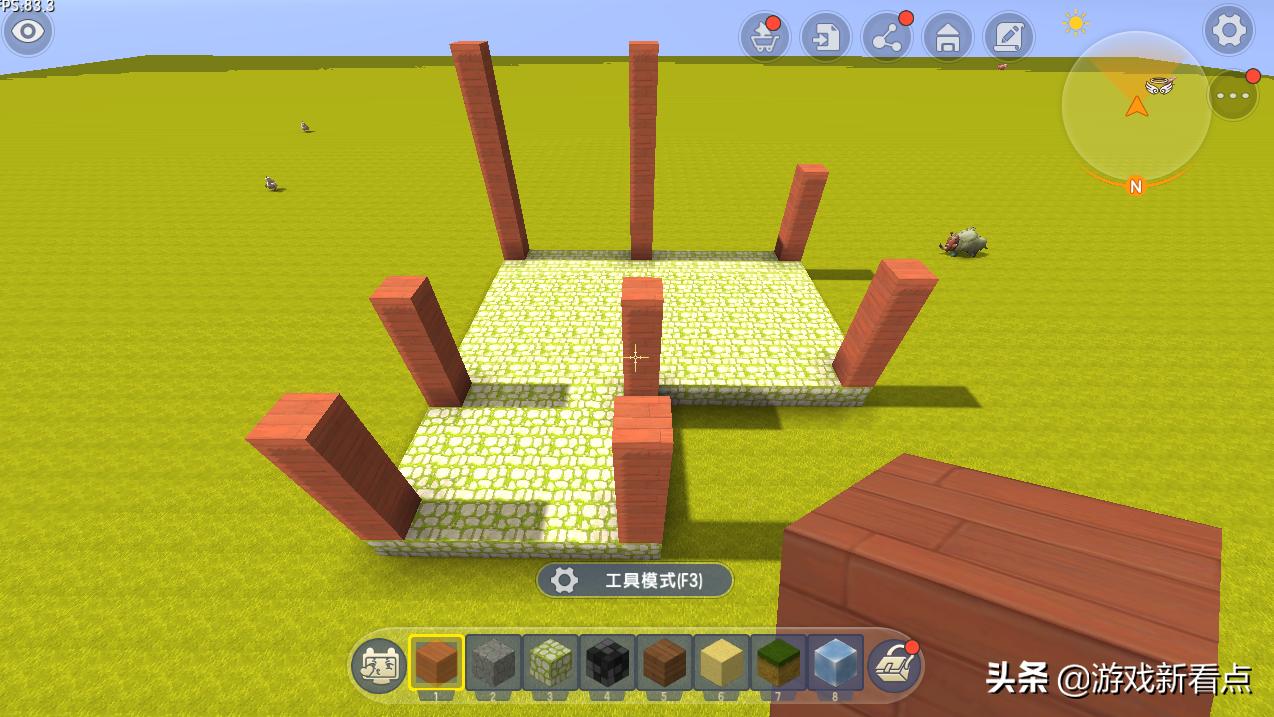Screen dimensions: 1274x717
Task: Select the gray cobblestone block slot
Action: 493,663
